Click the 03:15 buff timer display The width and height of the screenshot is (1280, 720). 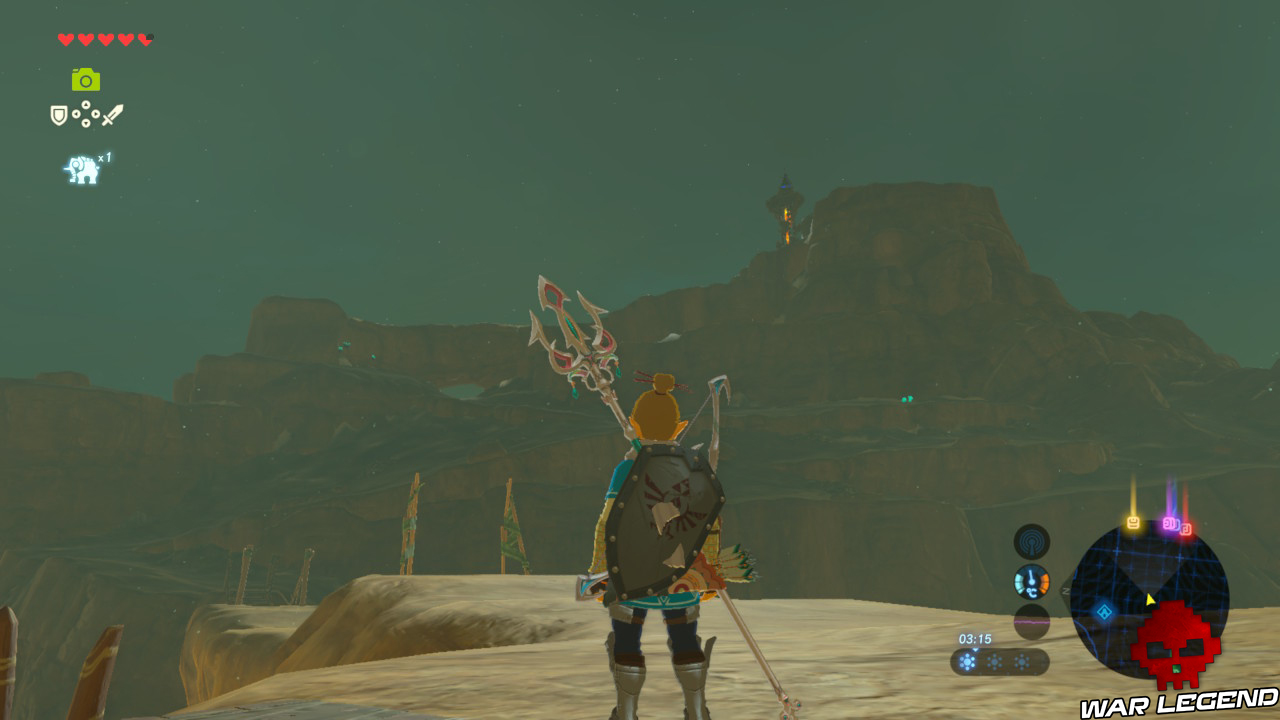(x=975, y=639)
